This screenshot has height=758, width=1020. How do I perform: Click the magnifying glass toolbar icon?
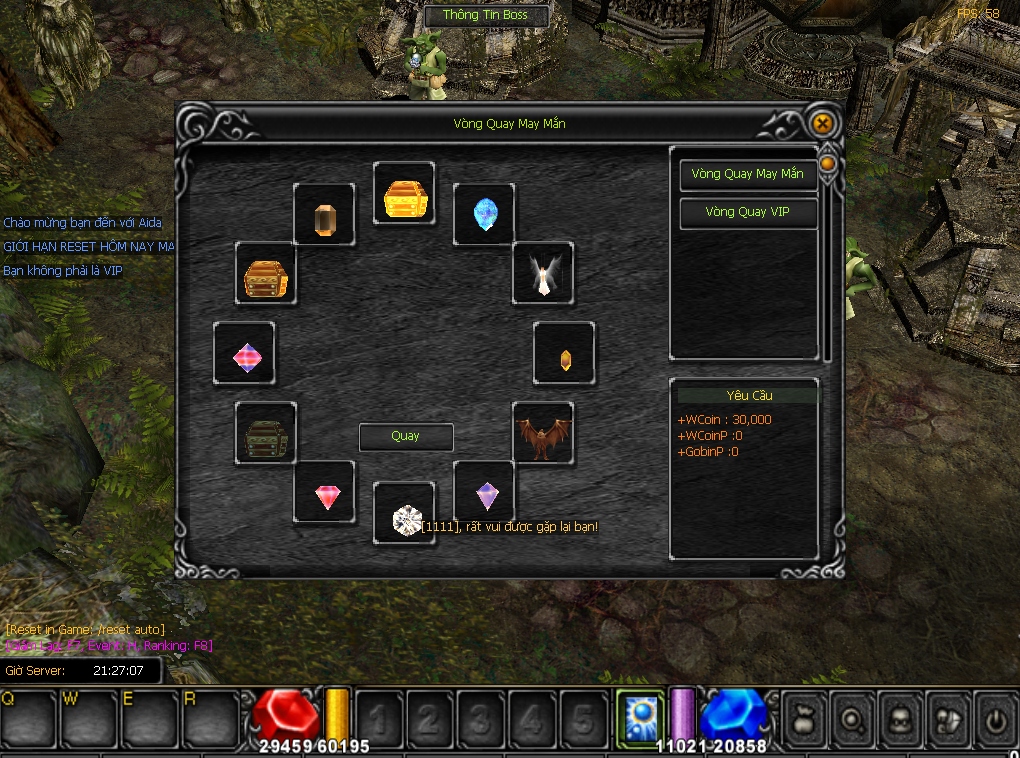(x=852, y=717)
